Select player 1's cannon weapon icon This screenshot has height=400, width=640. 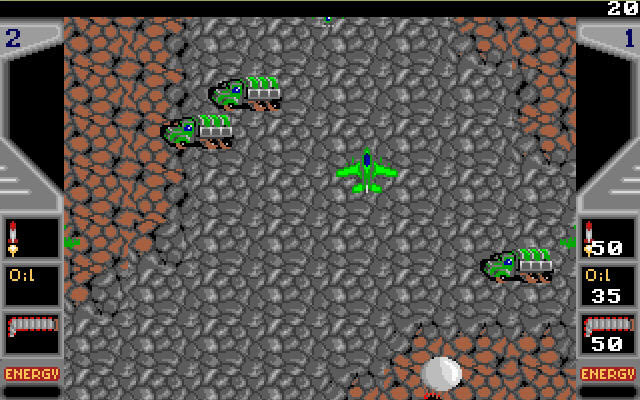(607, 326)
